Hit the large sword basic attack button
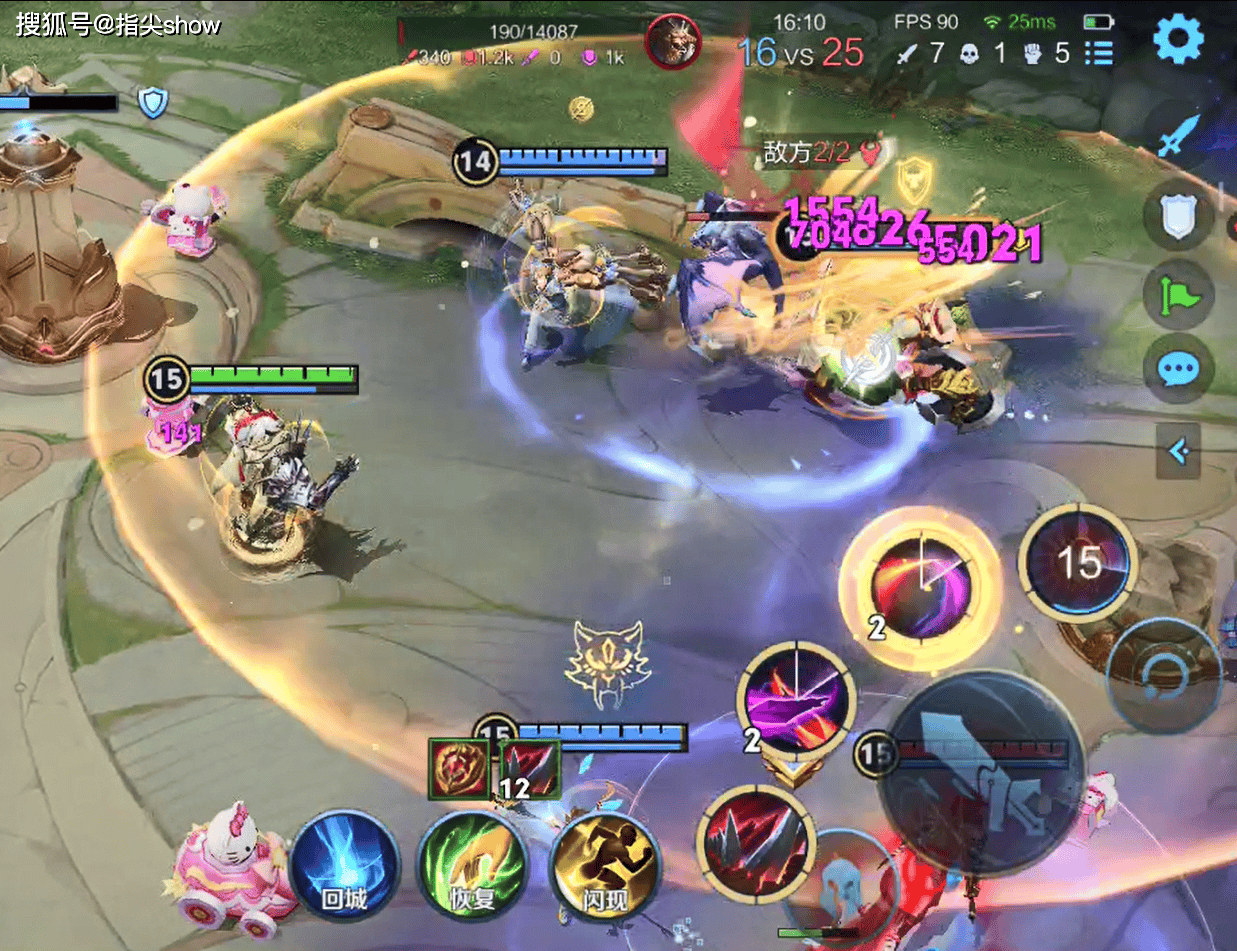 tap(980, 774)
